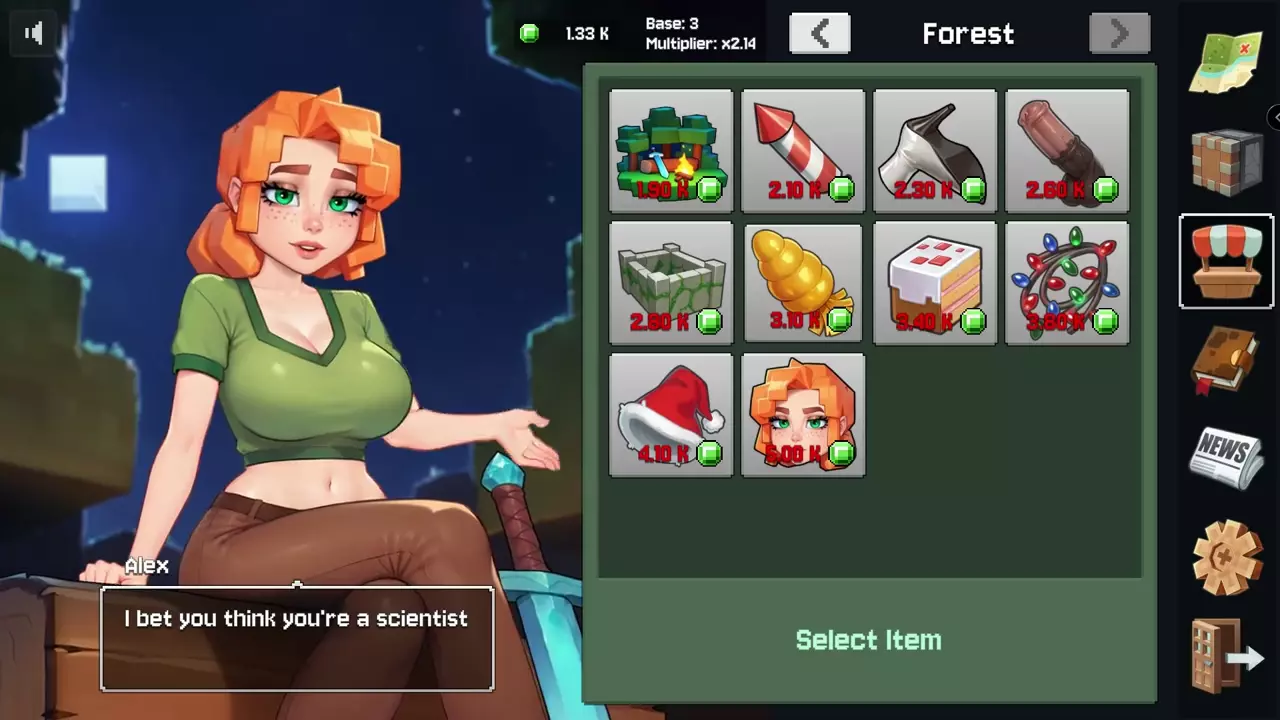Open the wooden gear settings
Viewport: 1280px width, 720px height.
1227,556
